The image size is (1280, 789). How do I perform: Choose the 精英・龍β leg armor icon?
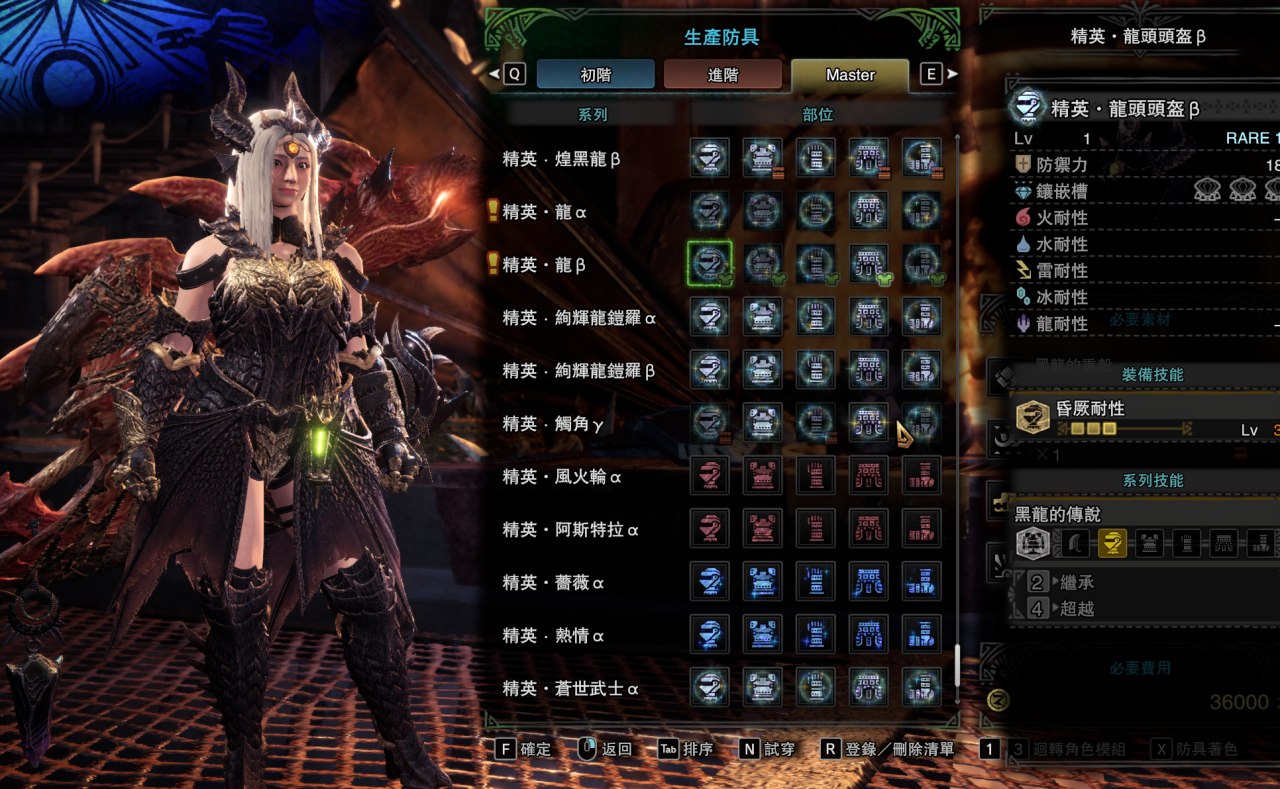[x=920, y=263]
